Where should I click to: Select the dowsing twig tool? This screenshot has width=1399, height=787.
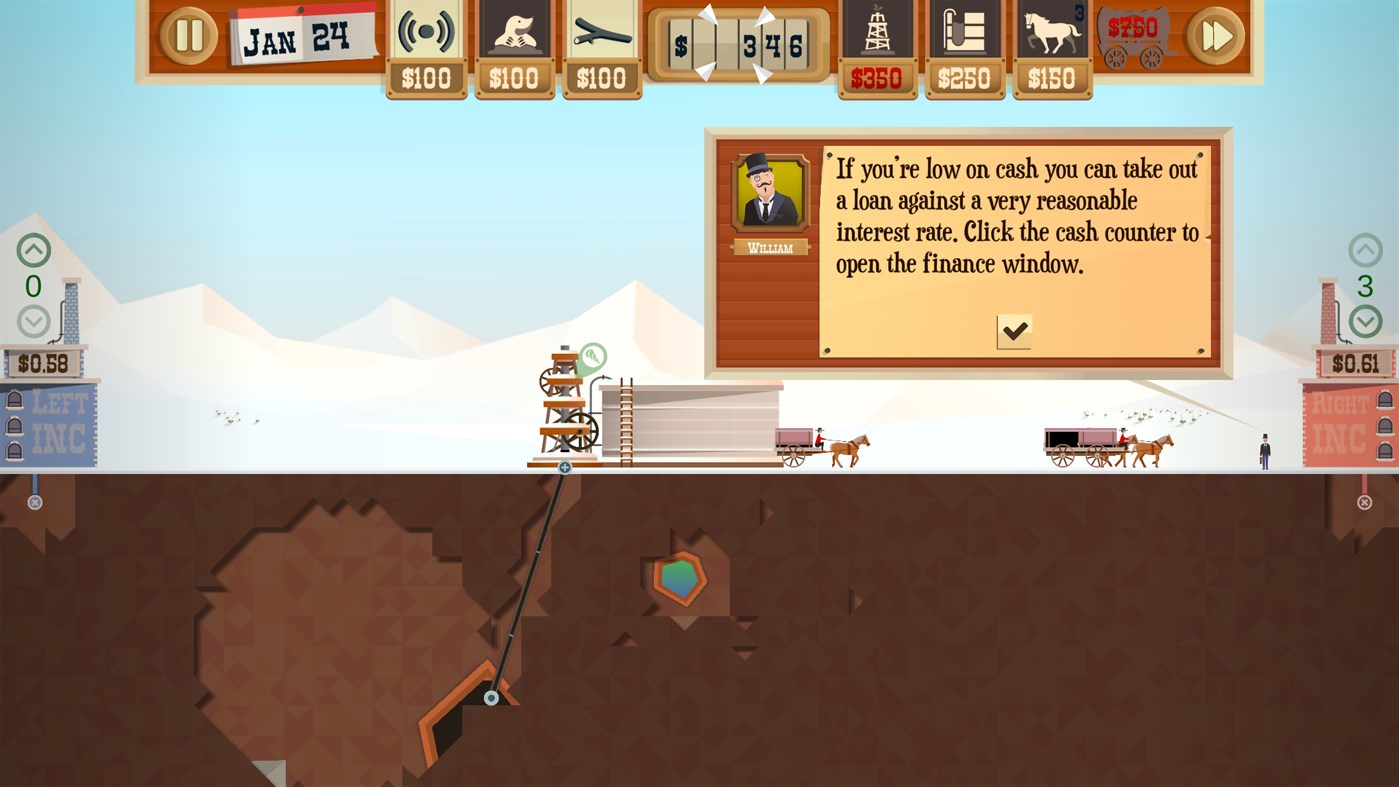click(602, 30)
